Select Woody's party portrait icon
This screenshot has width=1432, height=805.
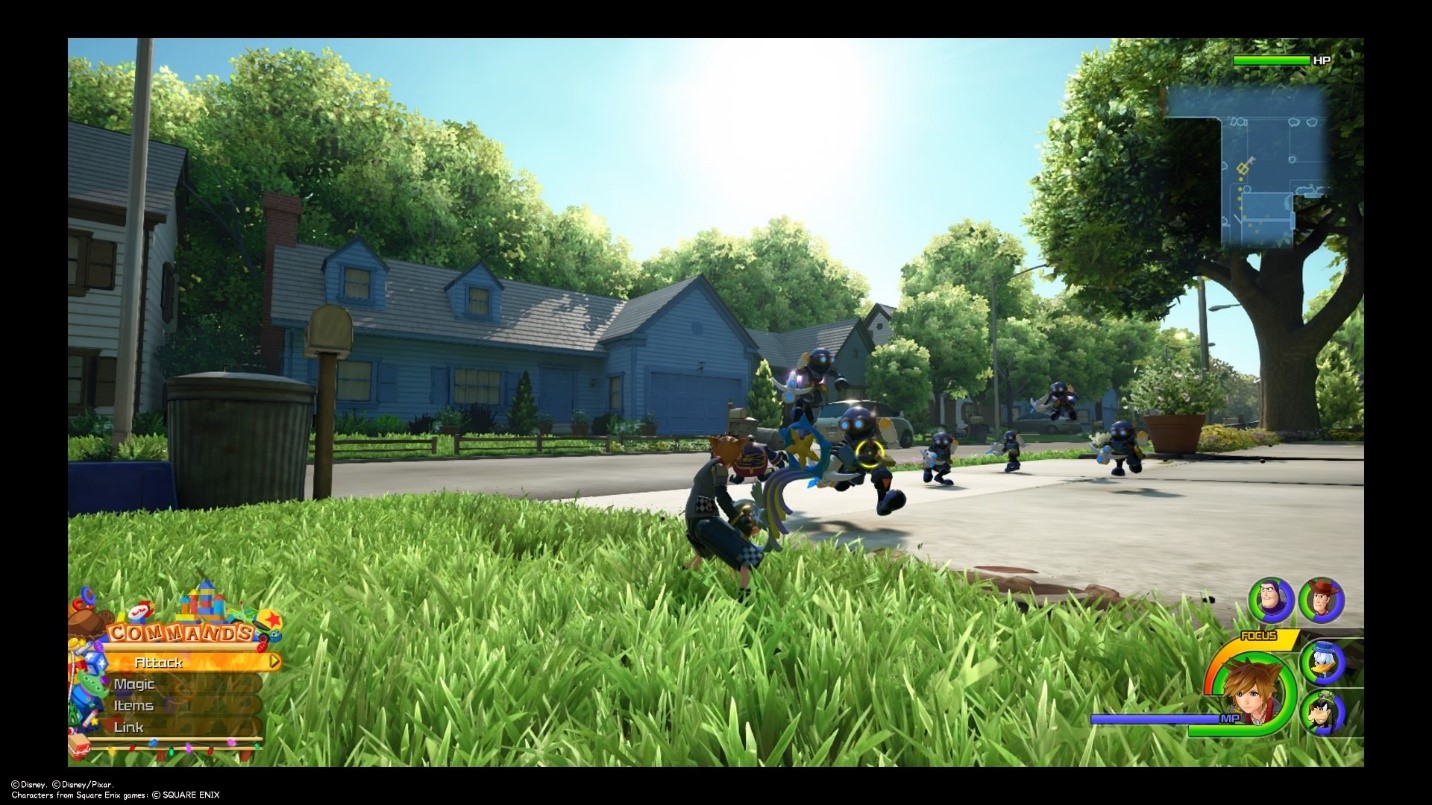tap(1324, 600)
